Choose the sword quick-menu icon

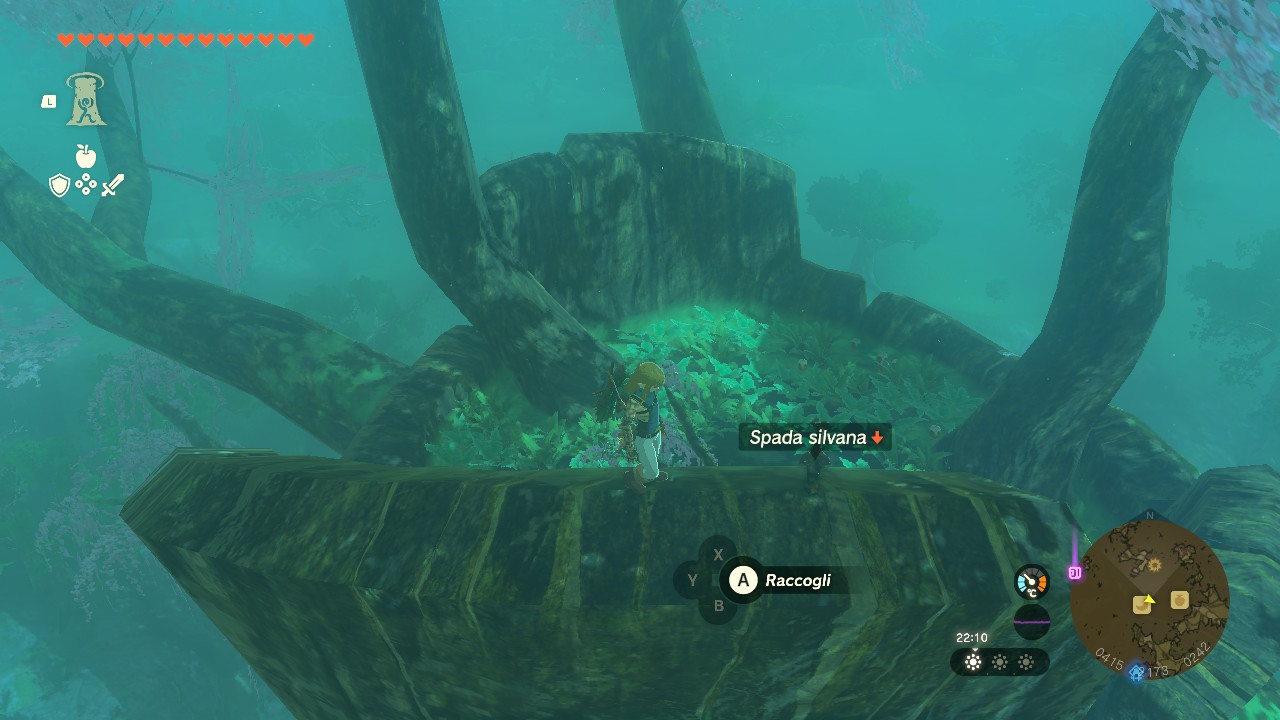click(112, 185)
